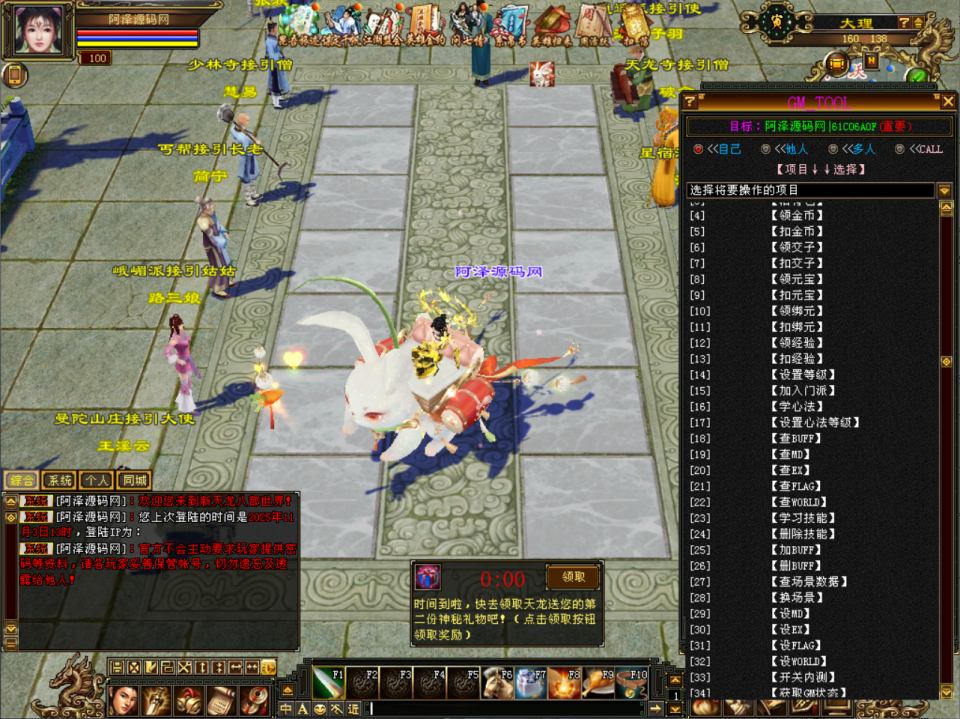The image size is (960, 719).
Task: Choose the 加入门派 list entry
Action: click(803, 391)
